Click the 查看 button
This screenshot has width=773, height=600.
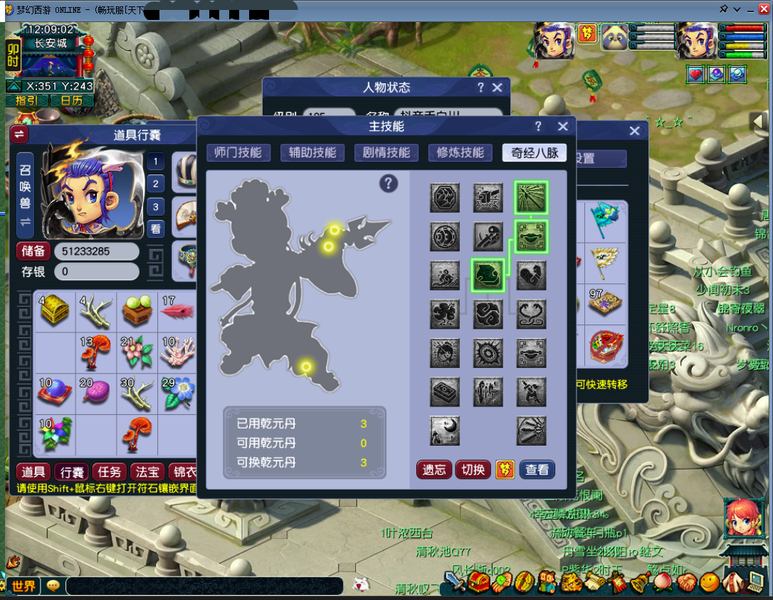(537, 469)
